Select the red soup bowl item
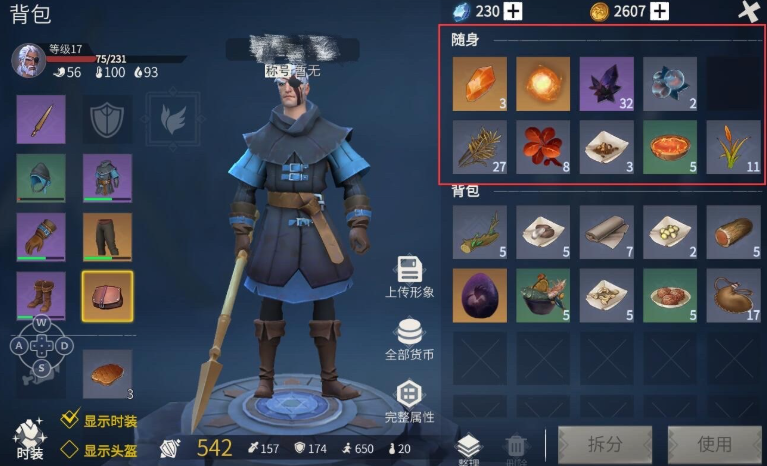This screenshot has height=466, width=767. 669,147
